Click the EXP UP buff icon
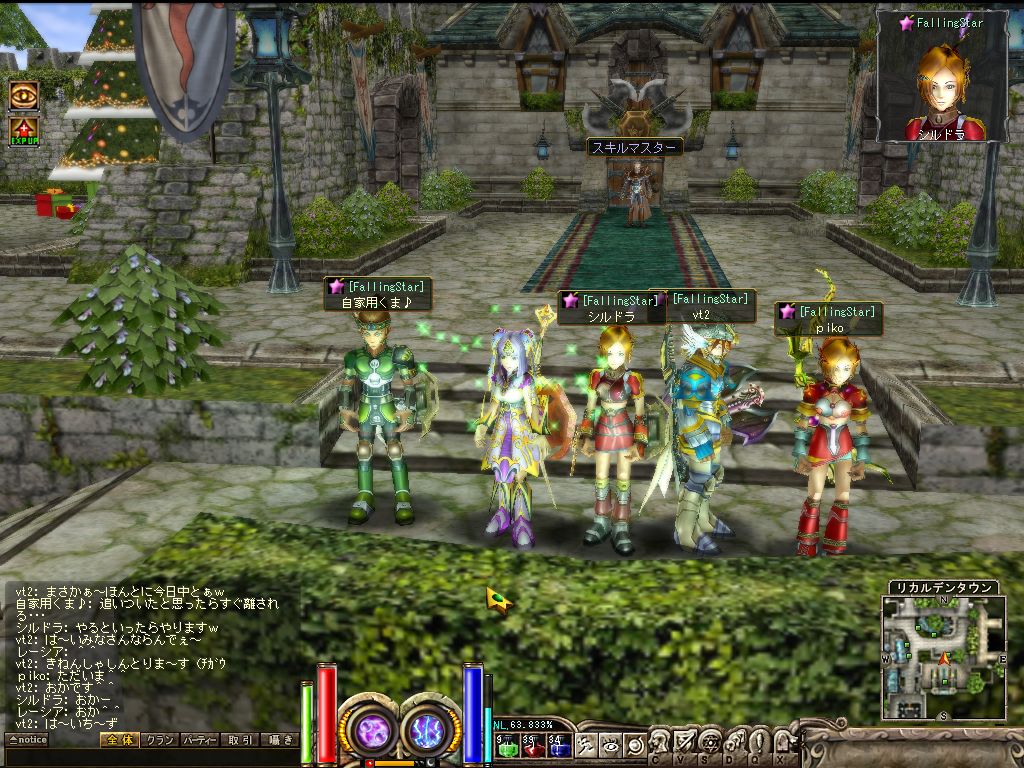This screenshot has width=1024, height=768. [24, 131]
